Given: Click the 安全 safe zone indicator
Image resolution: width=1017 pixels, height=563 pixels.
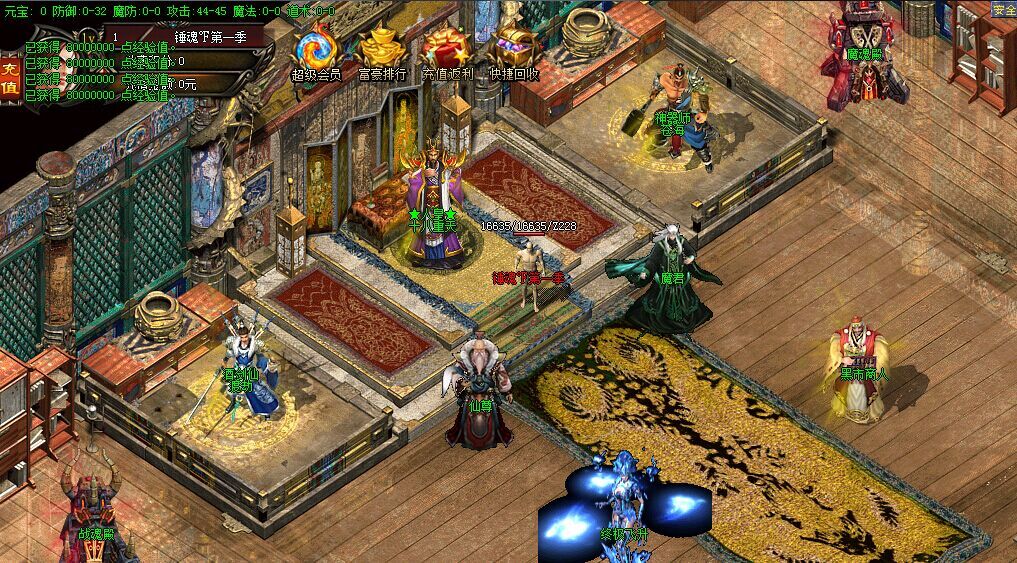Looking at the screenshot, I should click(1003, 9).
